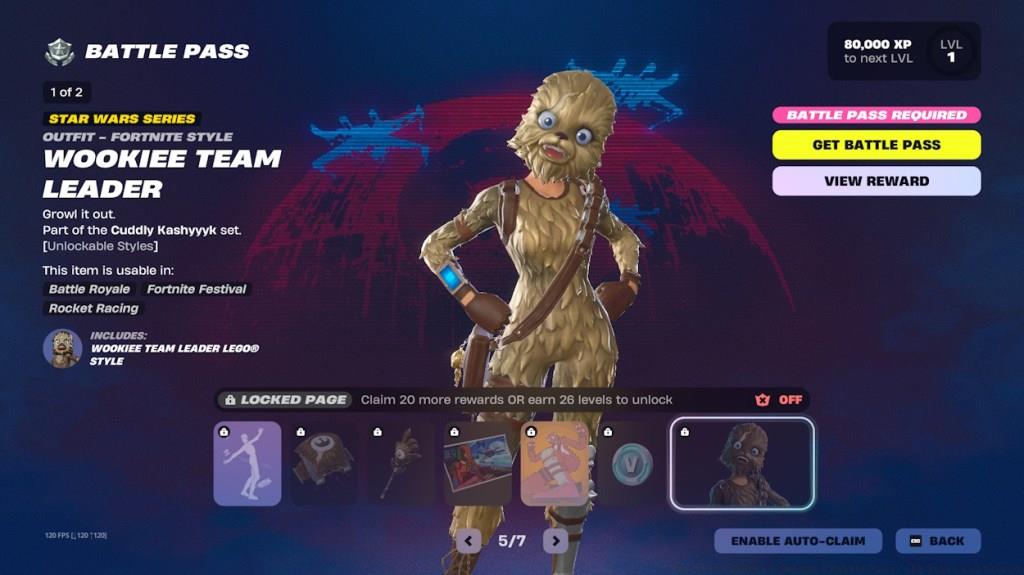This screenshot has width=1024, height=575.
Task: Select the locked pickaxe reward
Action: (x=401, y=463)
